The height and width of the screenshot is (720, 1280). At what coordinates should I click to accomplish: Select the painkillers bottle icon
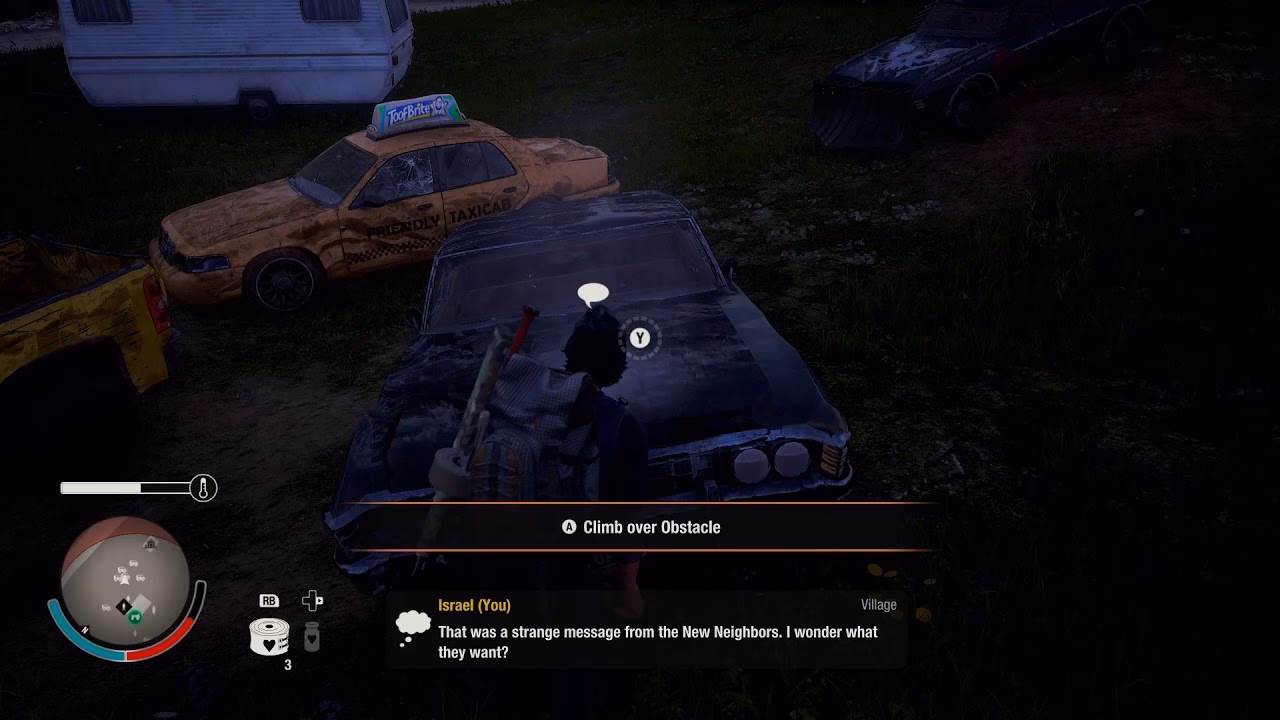point(311,638)
